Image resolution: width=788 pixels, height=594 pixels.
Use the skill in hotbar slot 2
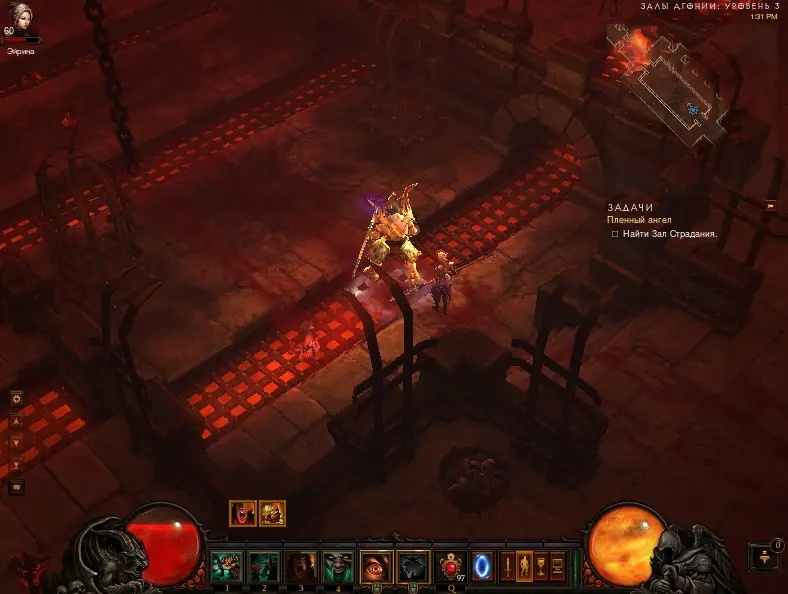point(263,566)
